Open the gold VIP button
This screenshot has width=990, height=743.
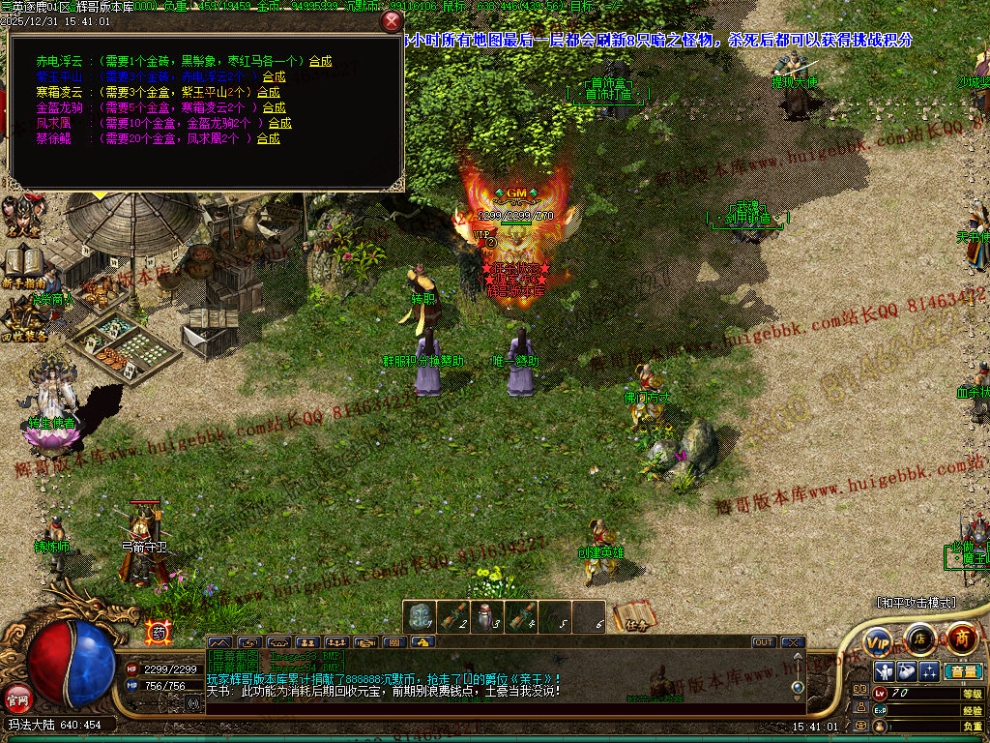tap(879, 640)
